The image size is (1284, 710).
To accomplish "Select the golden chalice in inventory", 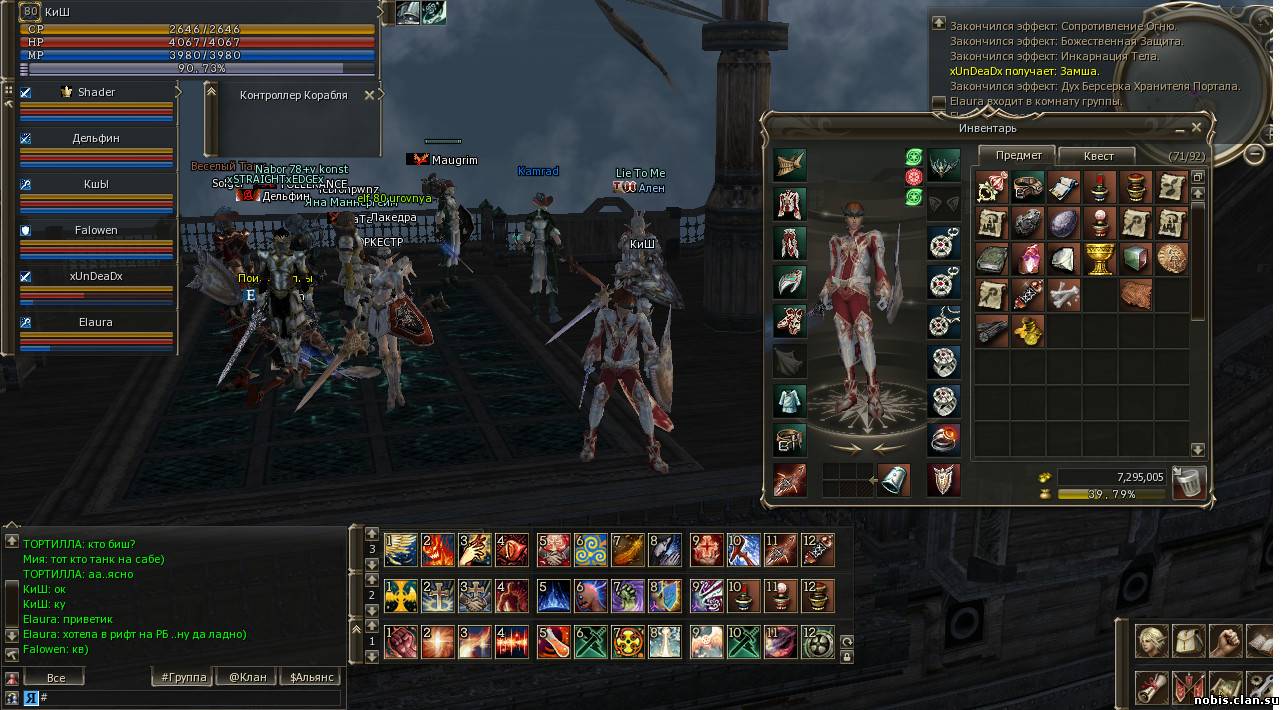I will [x=1098, y=258].
